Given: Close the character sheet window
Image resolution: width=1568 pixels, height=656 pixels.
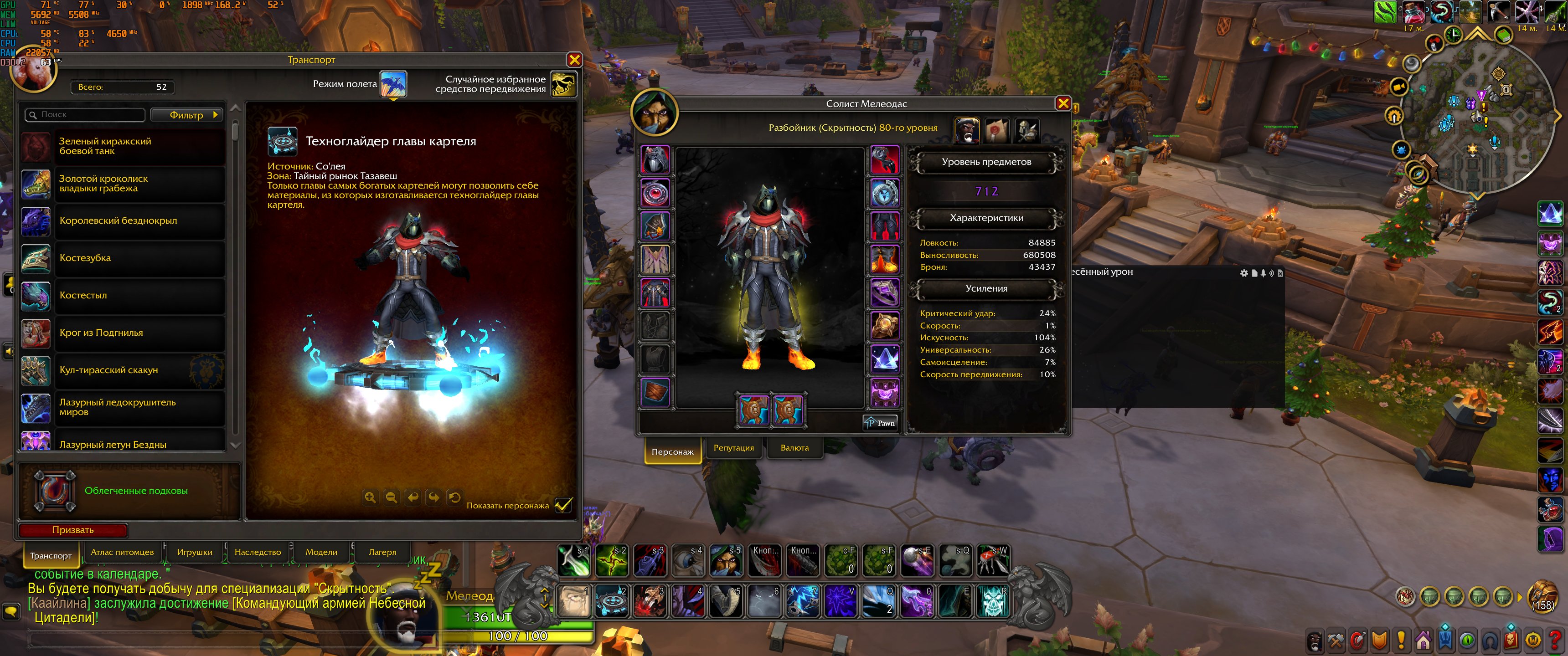Looking at the screenshot, I should 1063,103.
